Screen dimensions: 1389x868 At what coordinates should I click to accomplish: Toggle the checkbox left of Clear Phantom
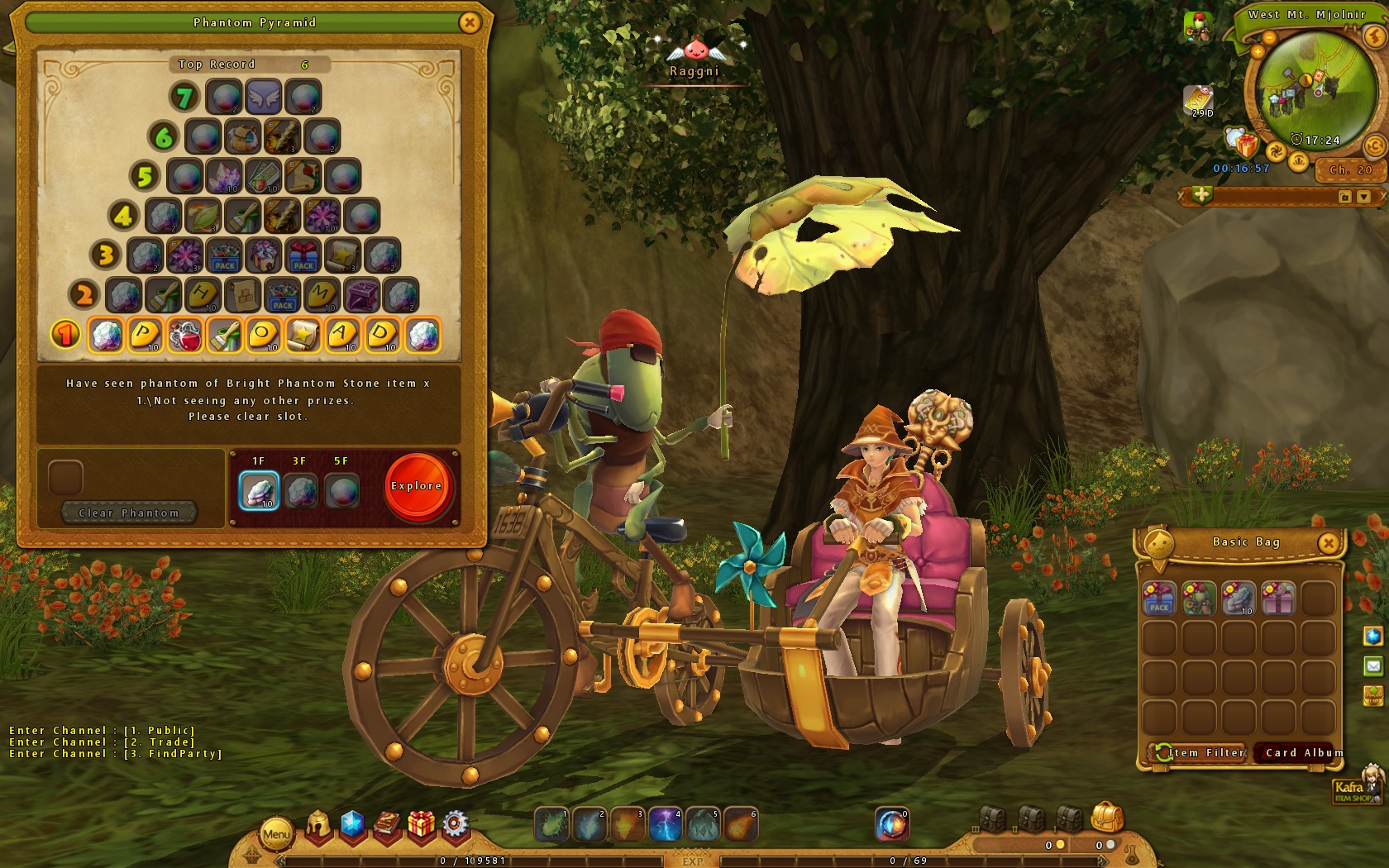(x=64, y=478)
